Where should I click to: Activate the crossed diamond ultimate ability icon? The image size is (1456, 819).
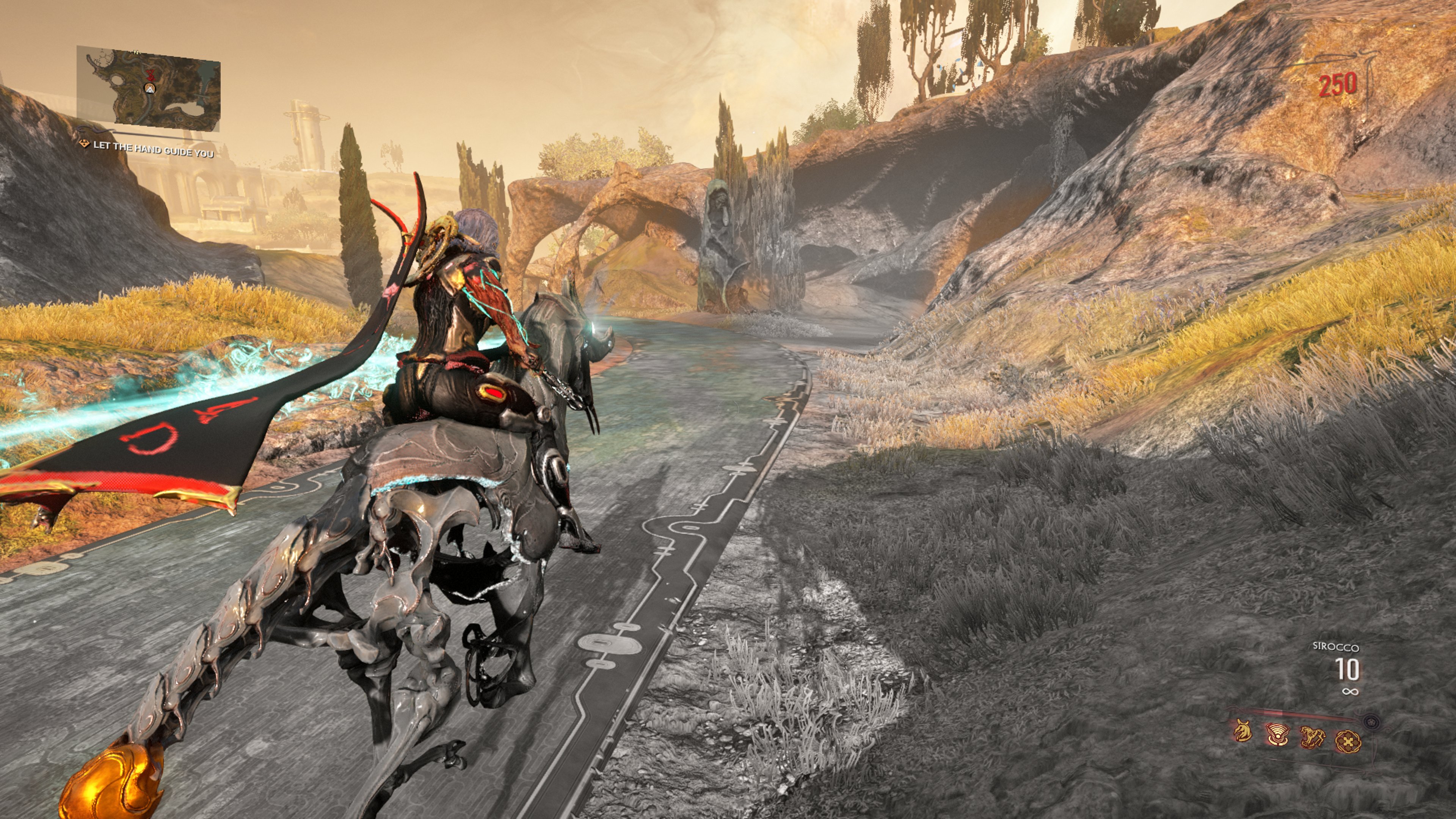(x=1348, y=741)
